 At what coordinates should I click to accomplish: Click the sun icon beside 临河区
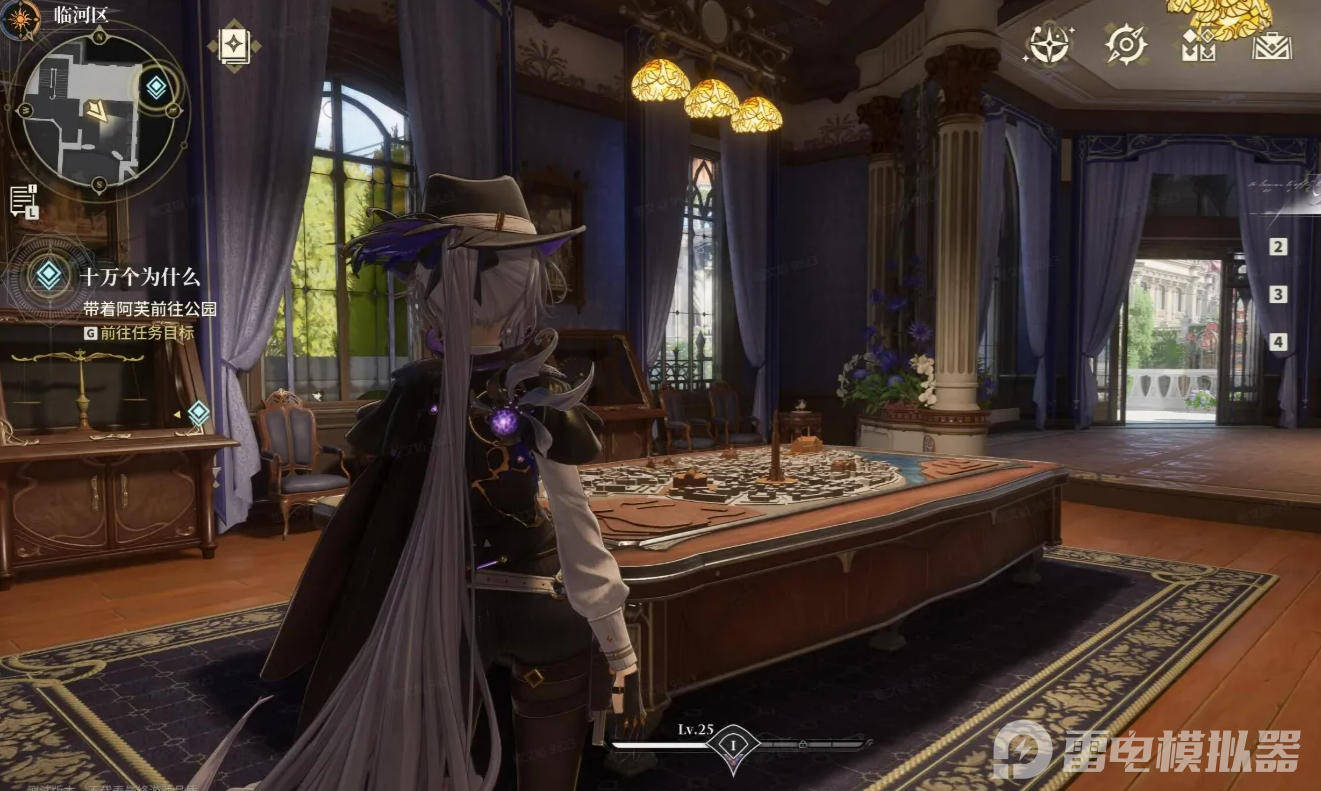pyautogui.click(x=22, y=17)
